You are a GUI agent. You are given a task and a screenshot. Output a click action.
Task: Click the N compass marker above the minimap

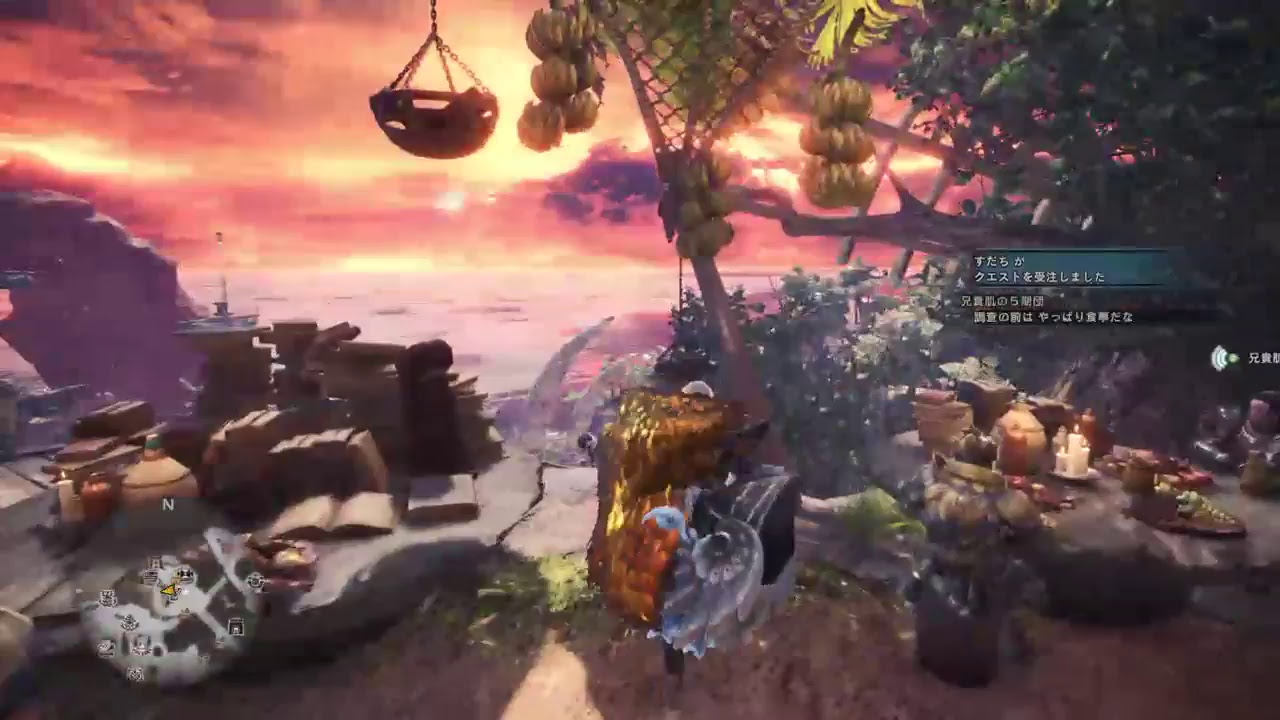tap(167, 504)
